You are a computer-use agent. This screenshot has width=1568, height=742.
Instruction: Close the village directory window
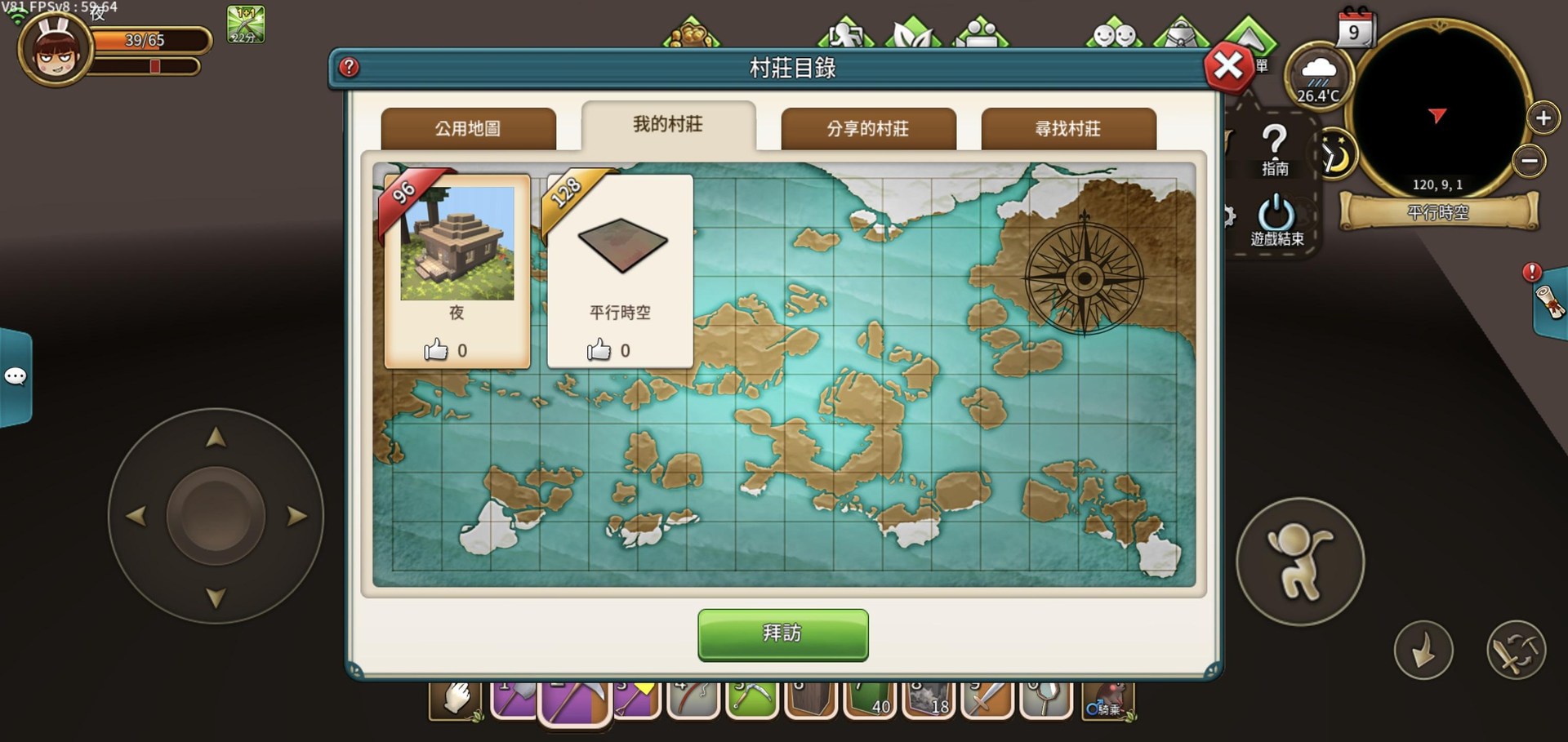[1227, 66]
